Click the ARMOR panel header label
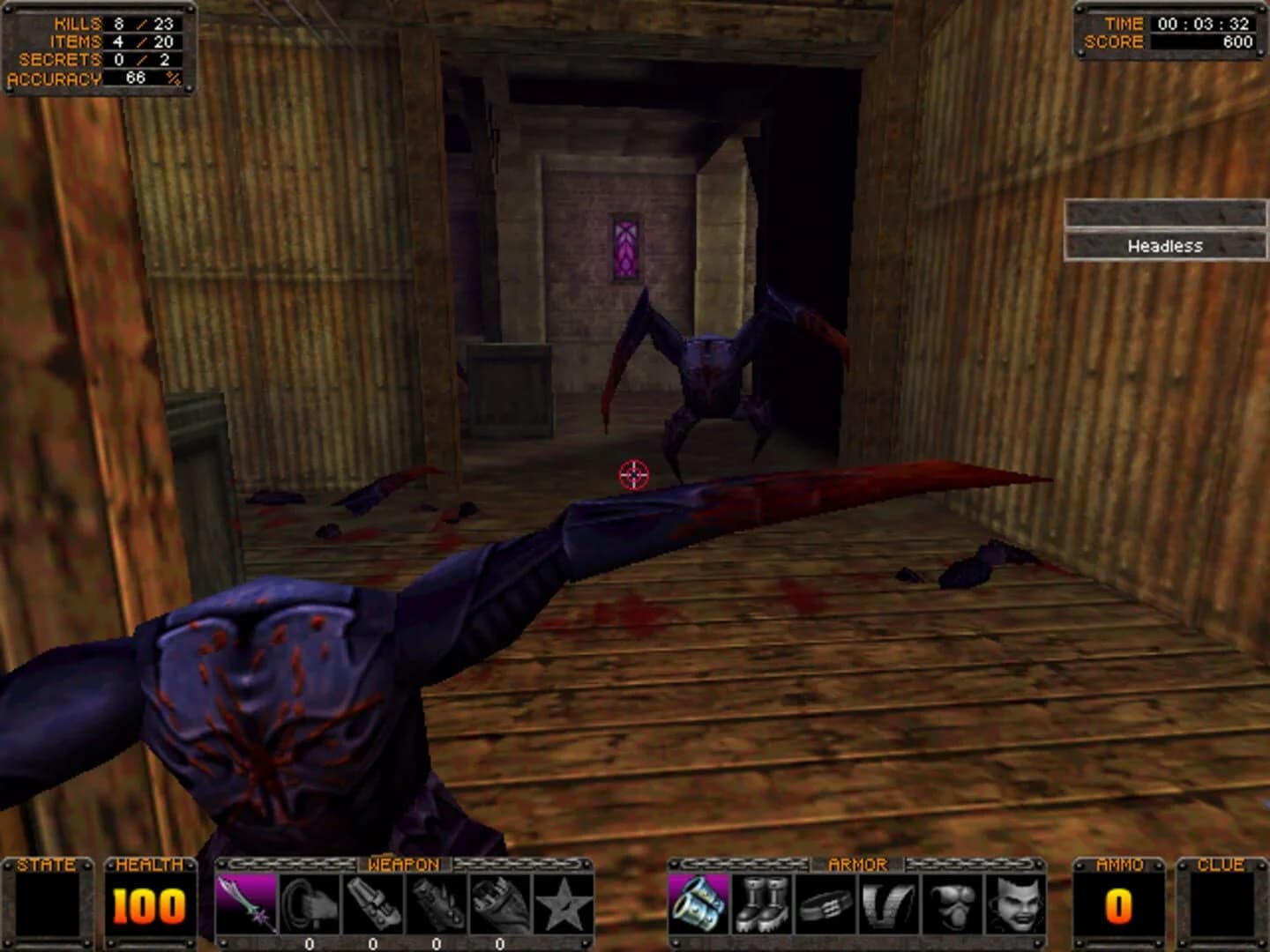The width and height of the screenshot is (1270, 952). tap(860, 864)
